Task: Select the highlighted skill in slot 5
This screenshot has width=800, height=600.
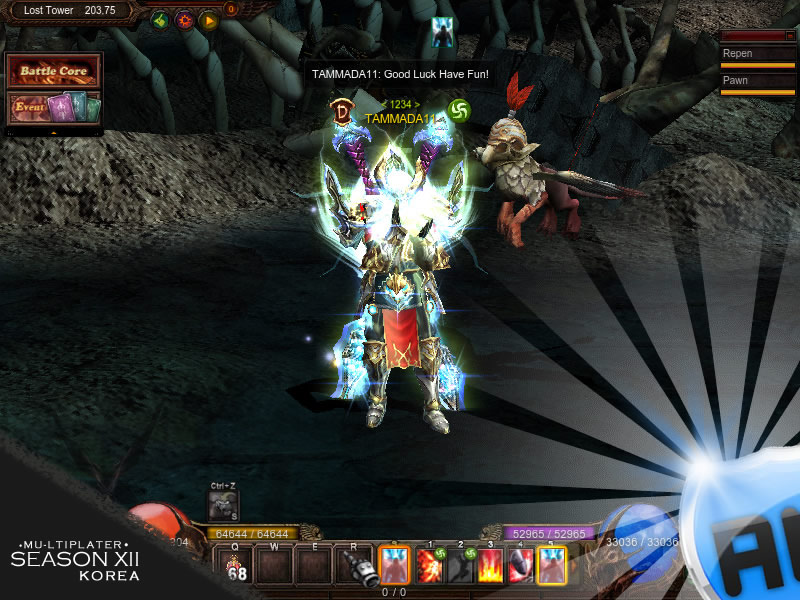Action: click(551, 566)
